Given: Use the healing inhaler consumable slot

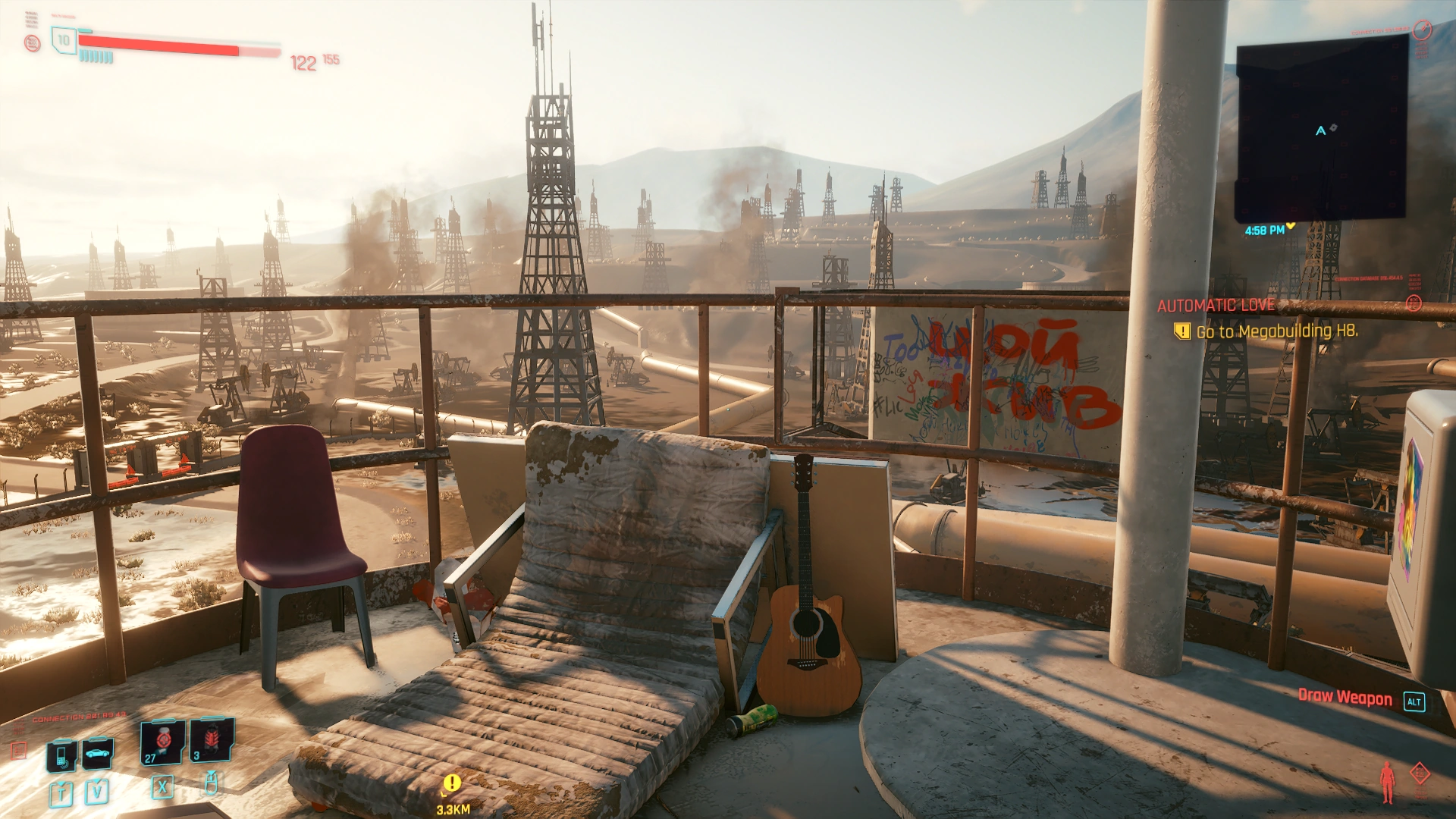Looking at the screenshot, I should click(x=163, y=742).
